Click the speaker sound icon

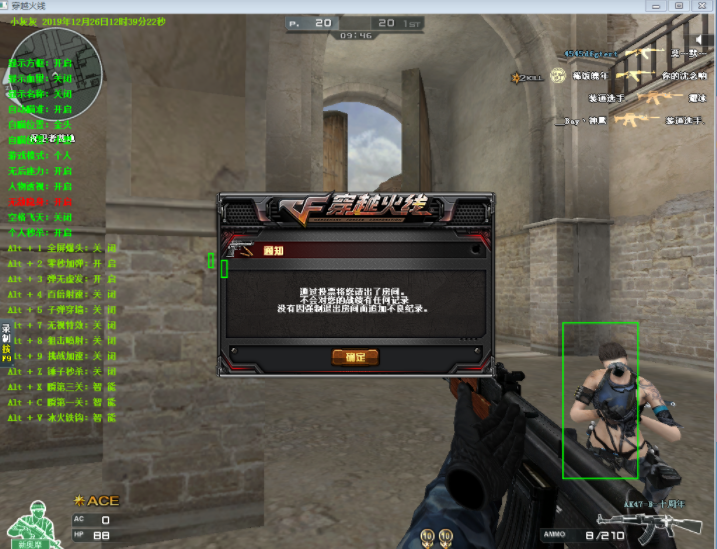[702, 38]
